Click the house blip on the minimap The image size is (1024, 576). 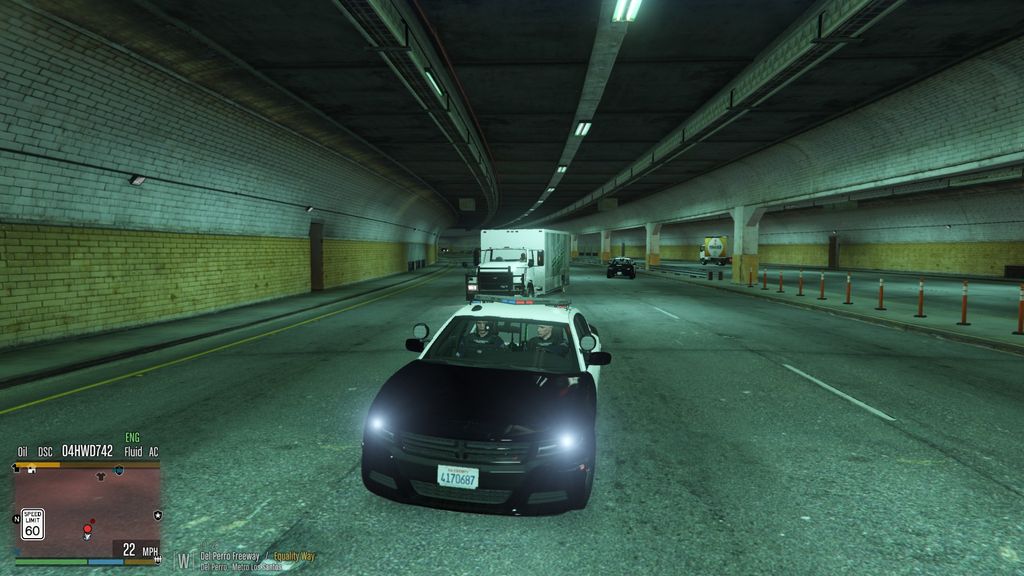point(31,469)
